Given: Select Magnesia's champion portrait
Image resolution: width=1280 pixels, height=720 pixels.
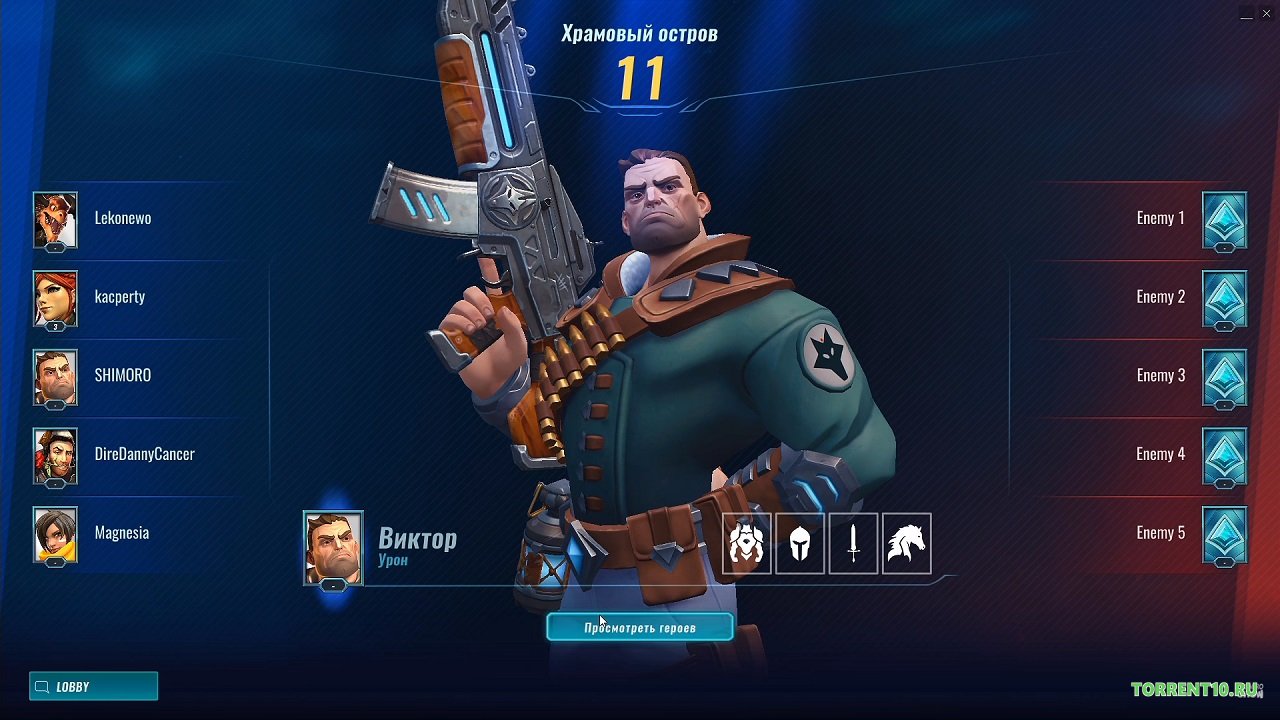Looking at the screenshot, I should [x=55, y=533].
